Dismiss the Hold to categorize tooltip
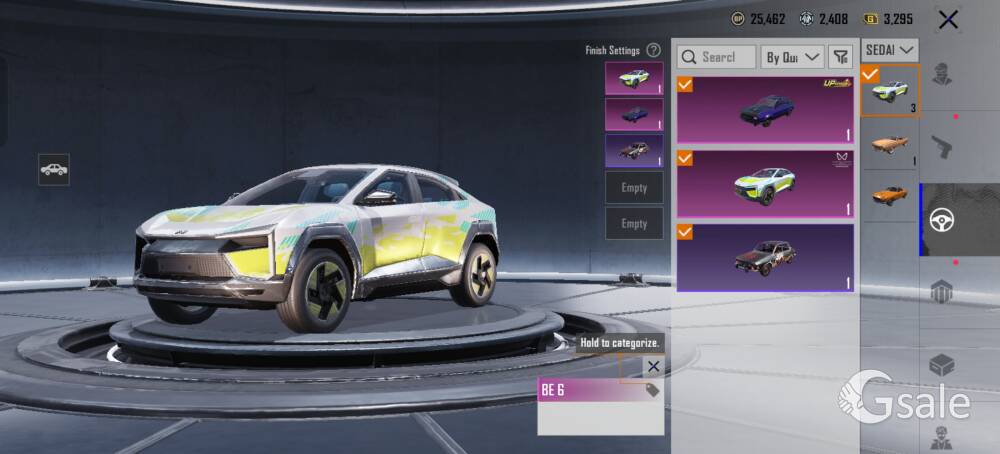1000x454 pixels. (x=653, y=366)
